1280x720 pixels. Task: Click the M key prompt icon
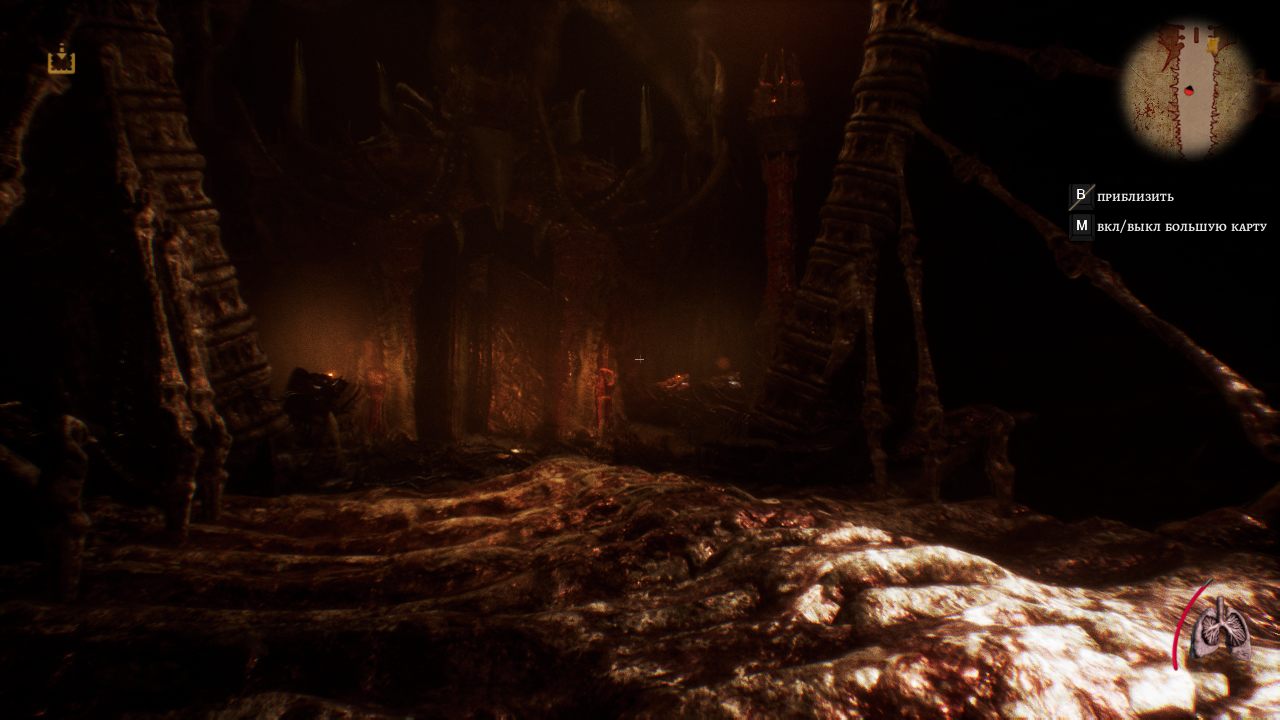[1080, 227]
